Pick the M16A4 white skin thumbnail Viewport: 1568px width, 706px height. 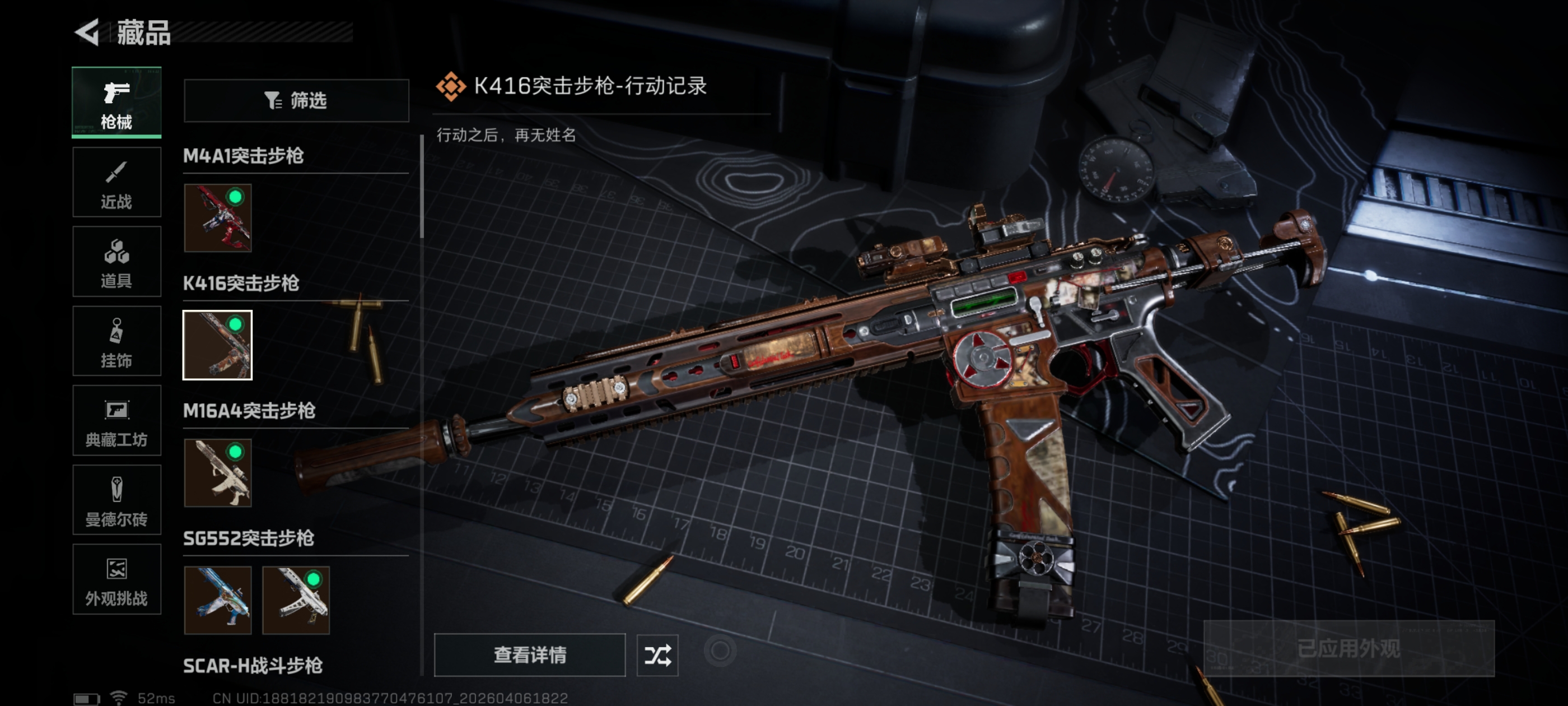(x=217, y=473)
